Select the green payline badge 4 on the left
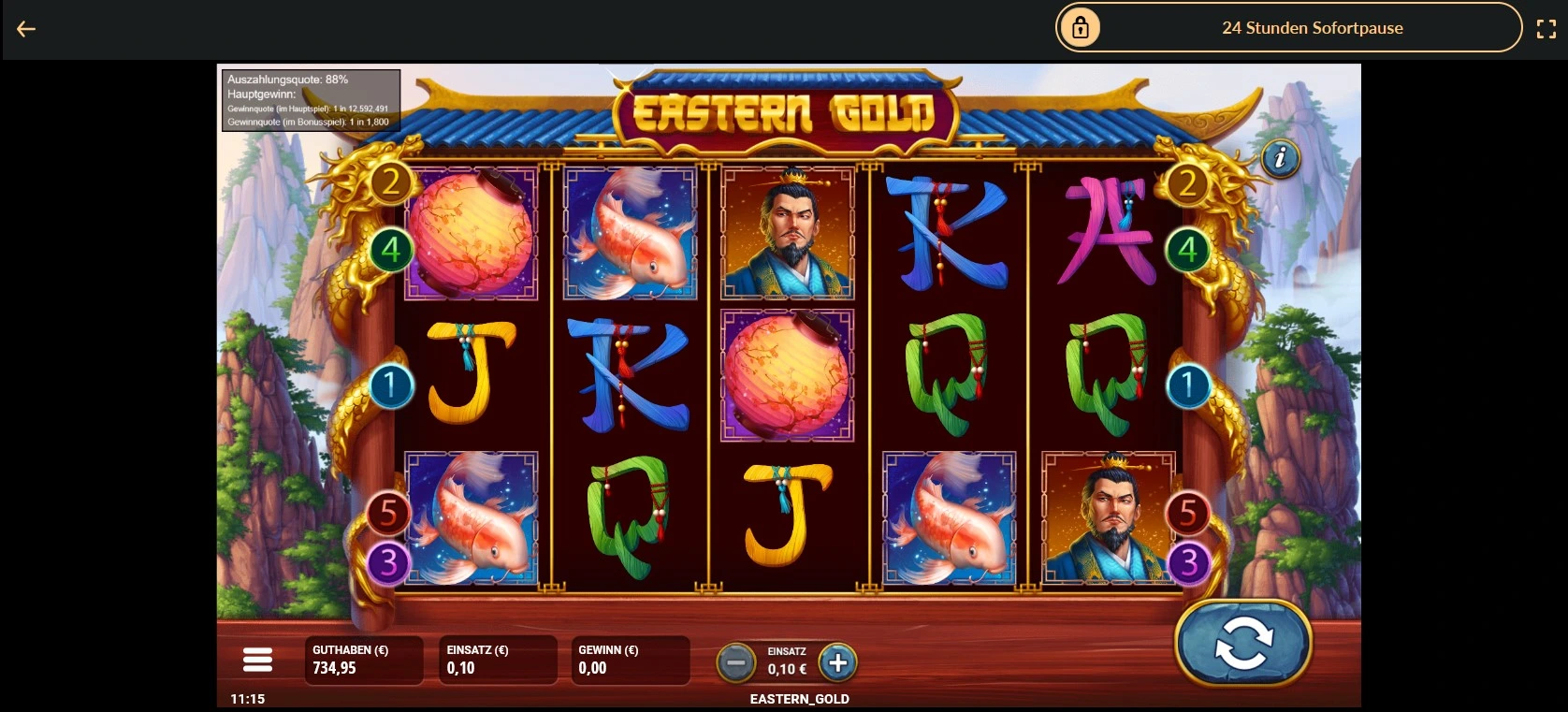Screen dimensions: 1568x712 pos(393,250)
